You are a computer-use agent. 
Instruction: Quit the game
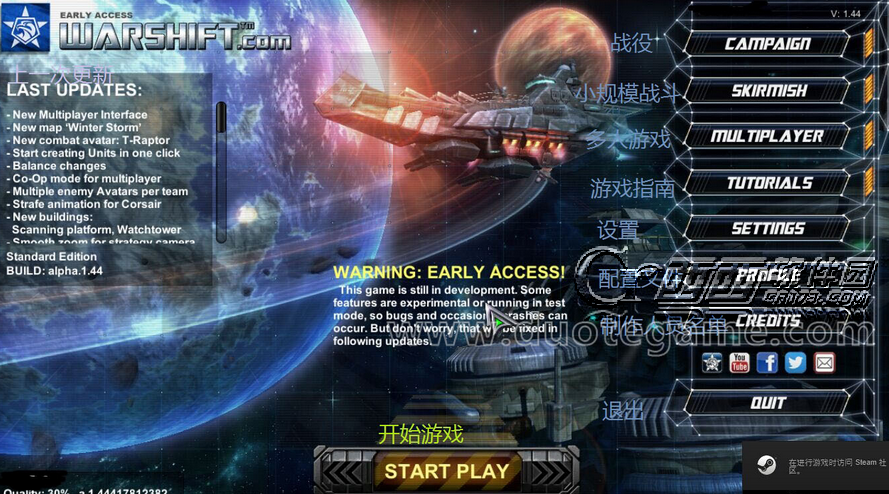click(767, 403)
